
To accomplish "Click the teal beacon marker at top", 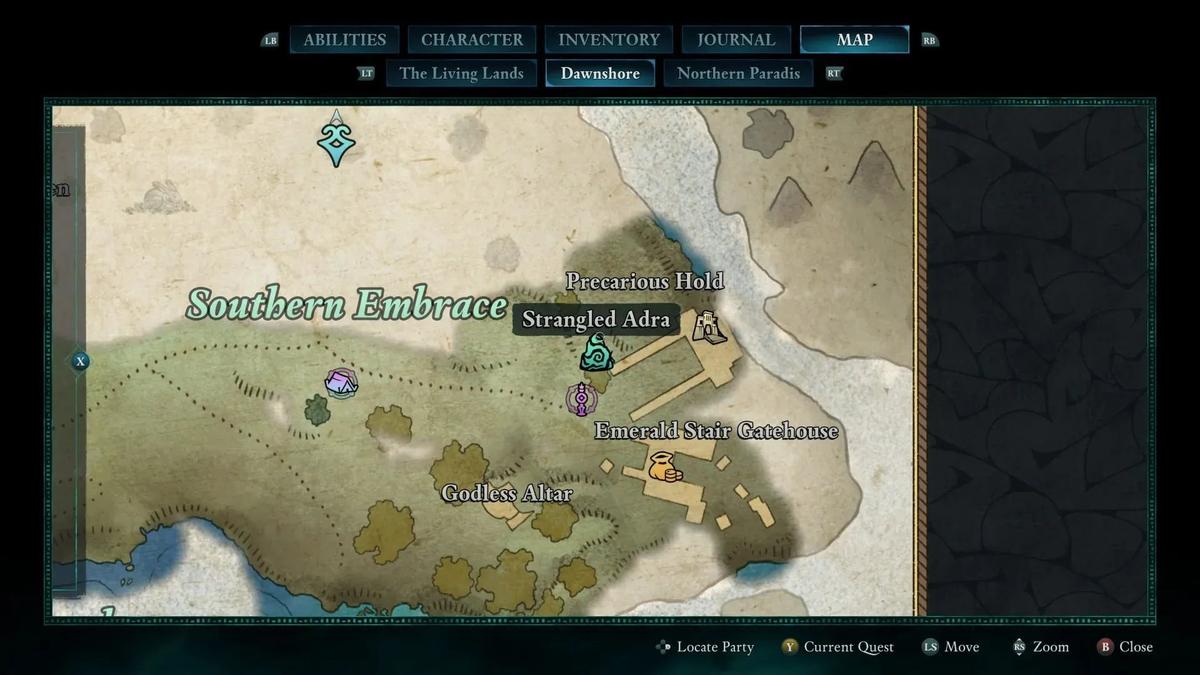I will (x=337, y=140).
